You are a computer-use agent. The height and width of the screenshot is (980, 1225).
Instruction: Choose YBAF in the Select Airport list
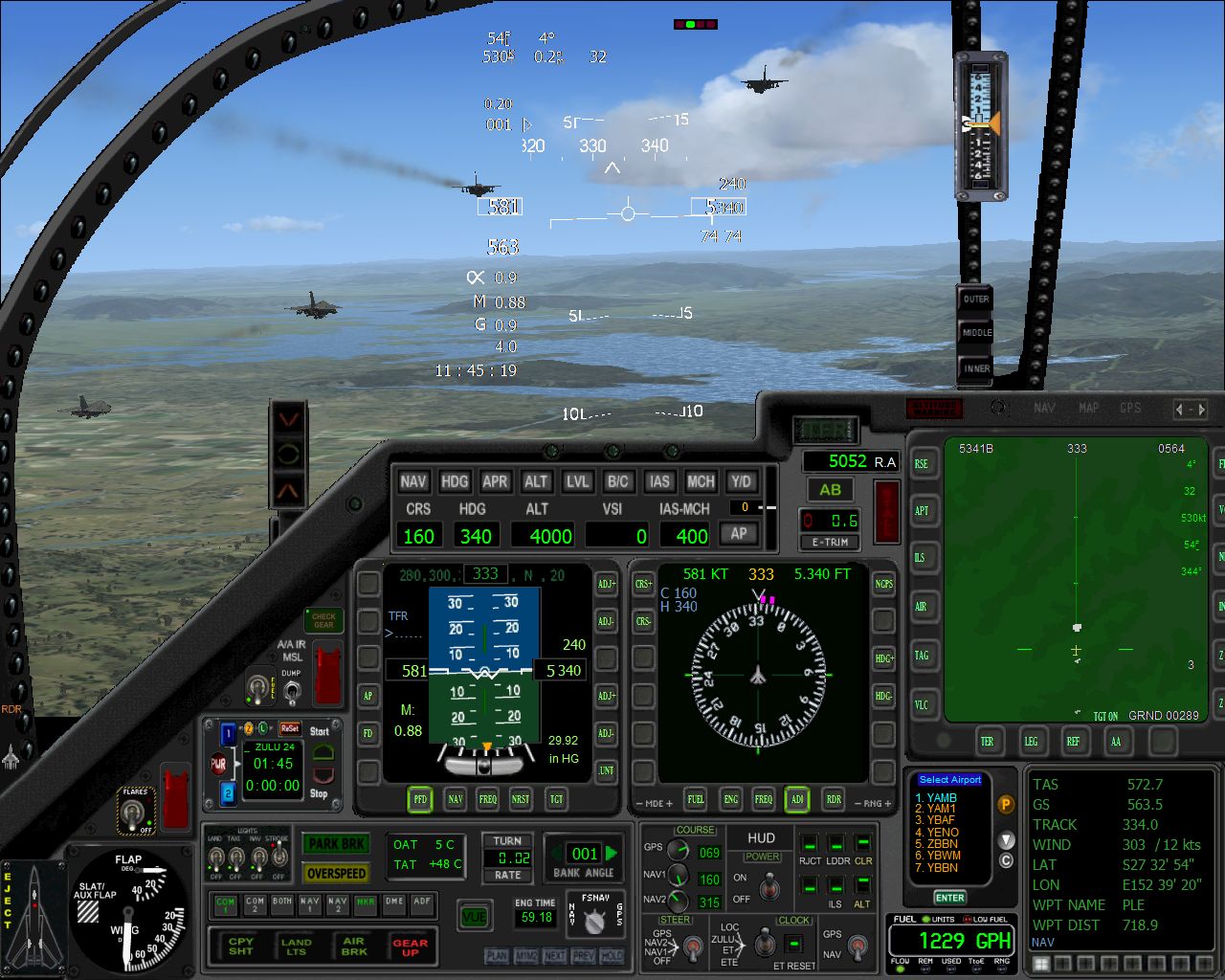(942, 820)
